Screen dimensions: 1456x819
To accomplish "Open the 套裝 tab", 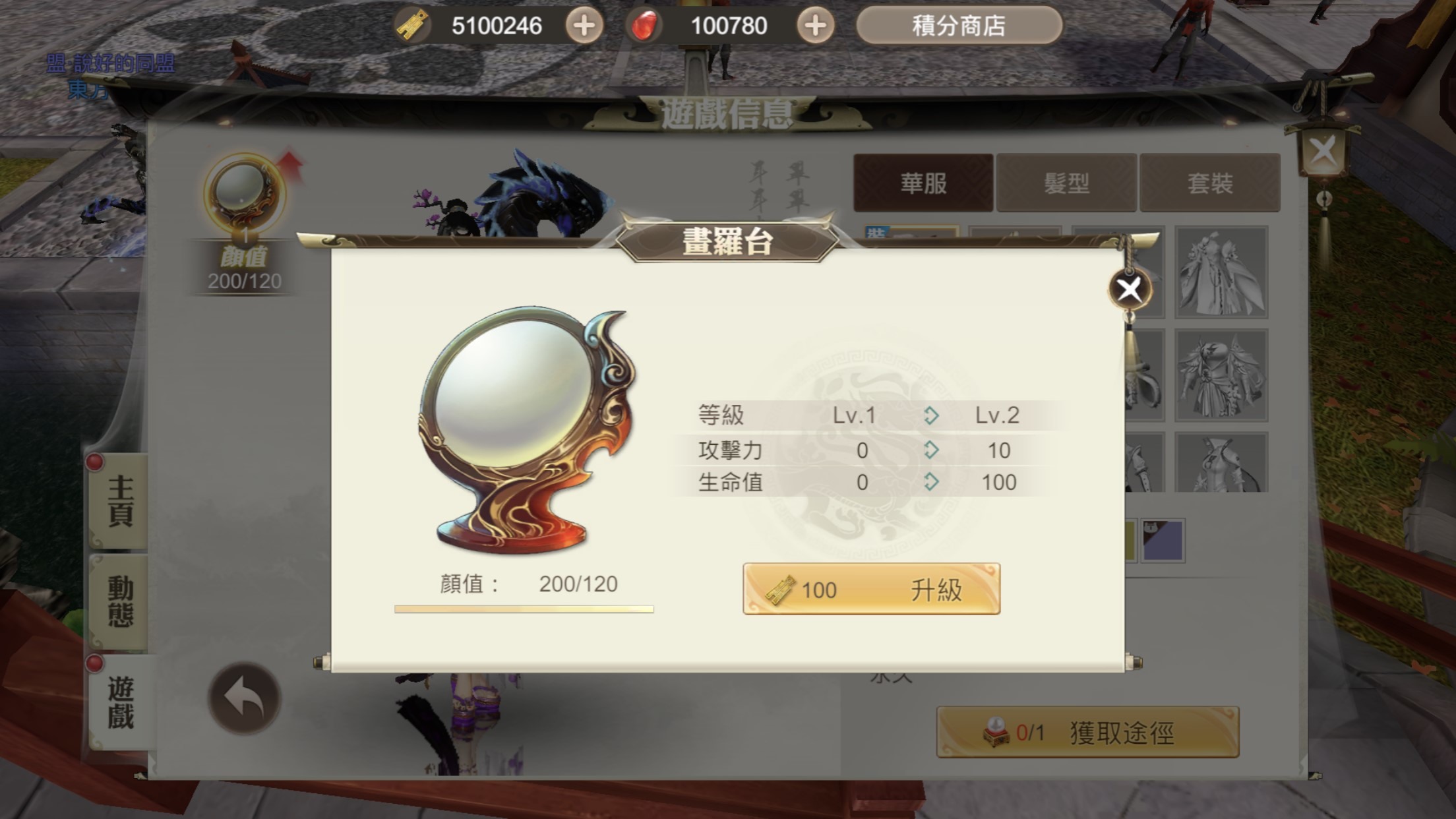I will tap(1210, 183).
